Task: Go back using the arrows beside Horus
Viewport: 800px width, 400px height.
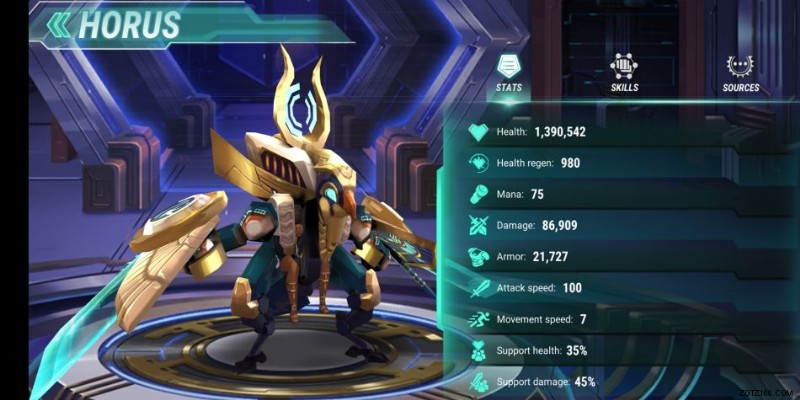Action: 59,25
